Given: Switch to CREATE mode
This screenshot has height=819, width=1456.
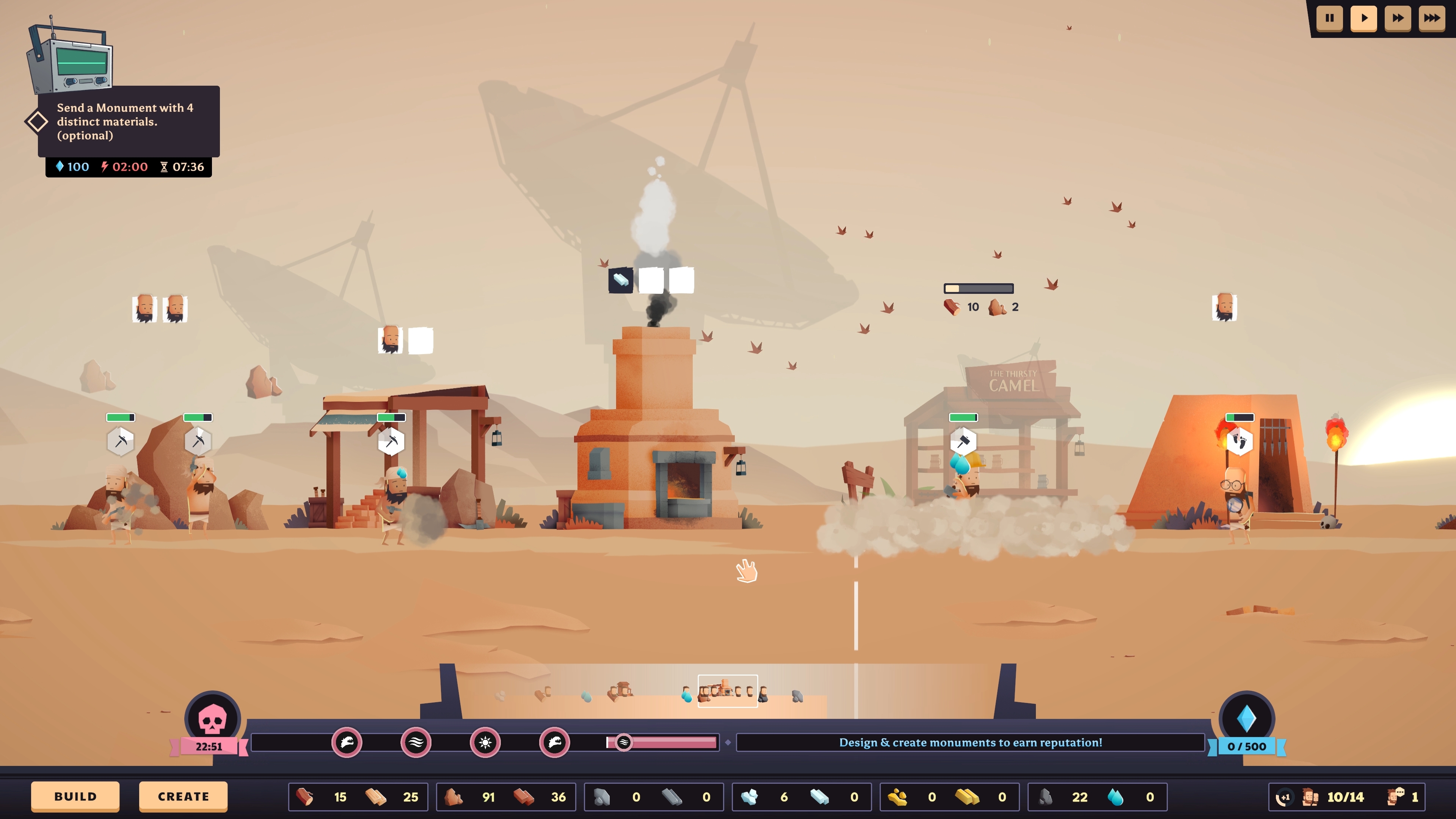Looking at the screenshot, I should click(x=182, y=796).
